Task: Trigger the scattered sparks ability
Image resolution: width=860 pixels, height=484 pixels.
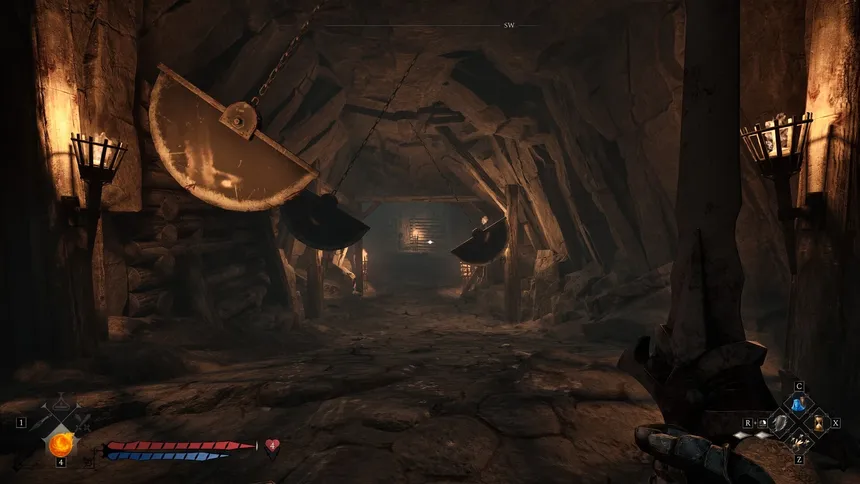Action: click(799, 442)
